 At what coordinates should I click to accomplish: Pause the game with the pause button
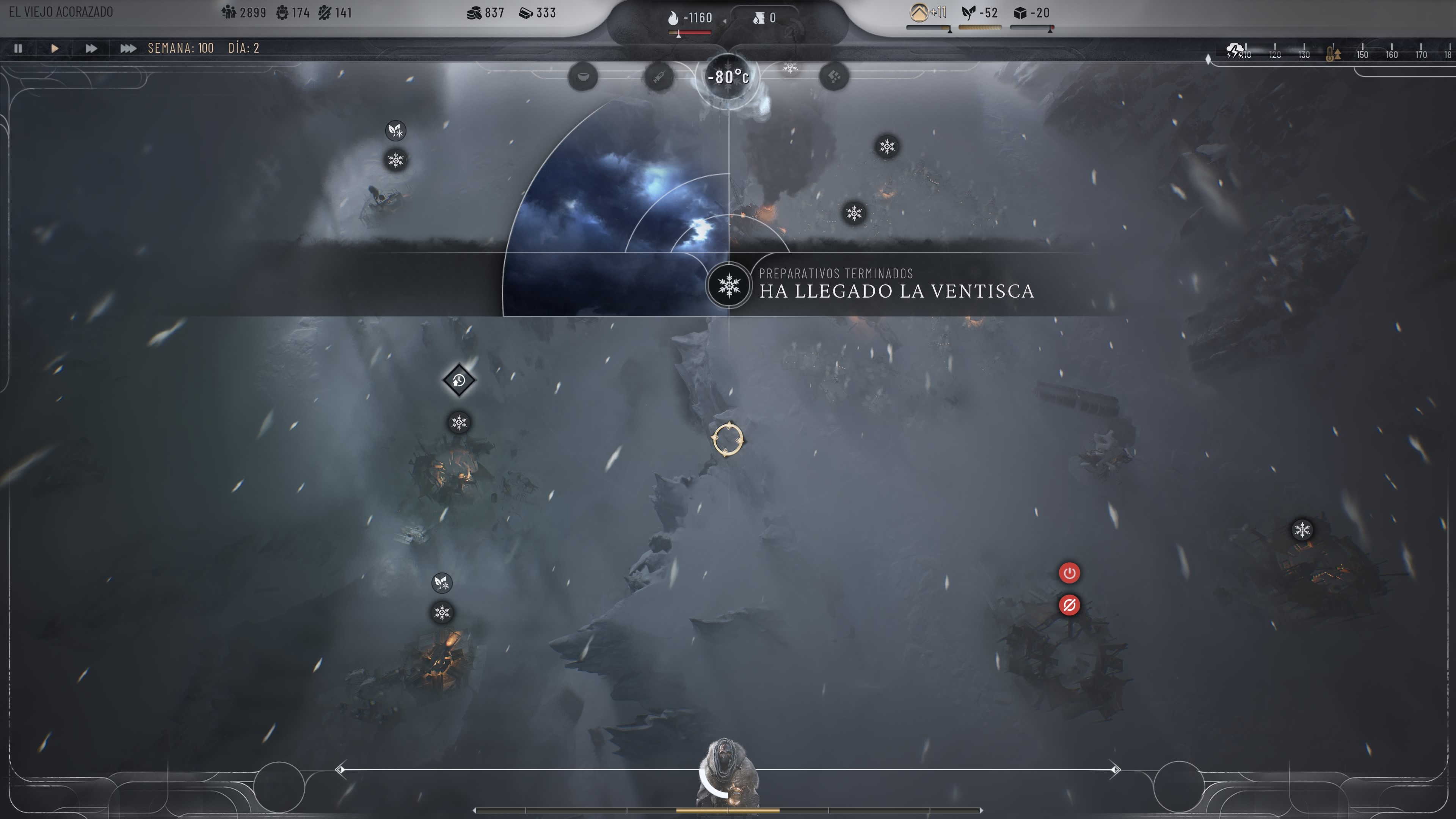(18, 49)
